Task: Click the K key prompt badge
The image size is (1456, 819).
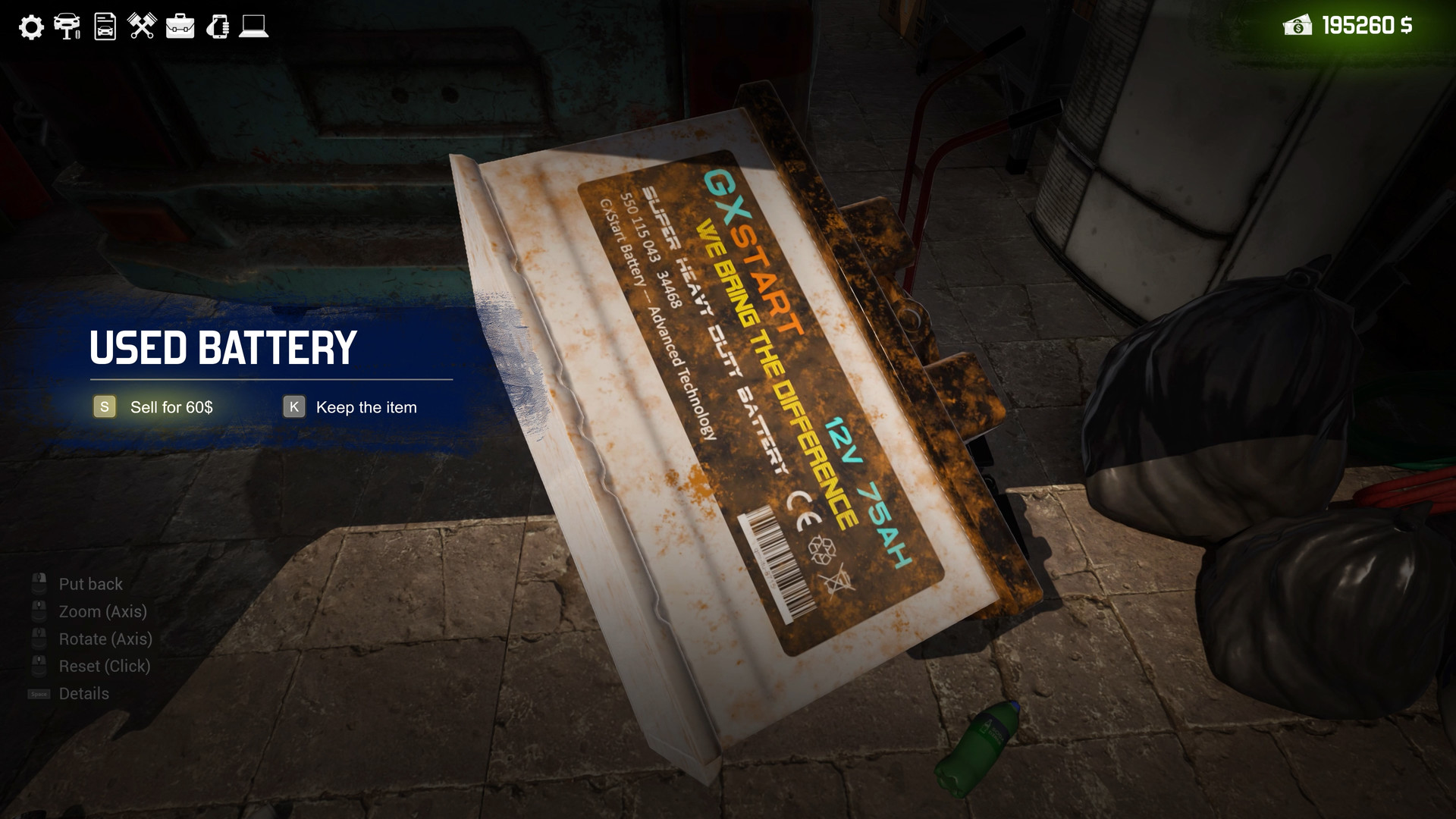Action: point(293,407)
